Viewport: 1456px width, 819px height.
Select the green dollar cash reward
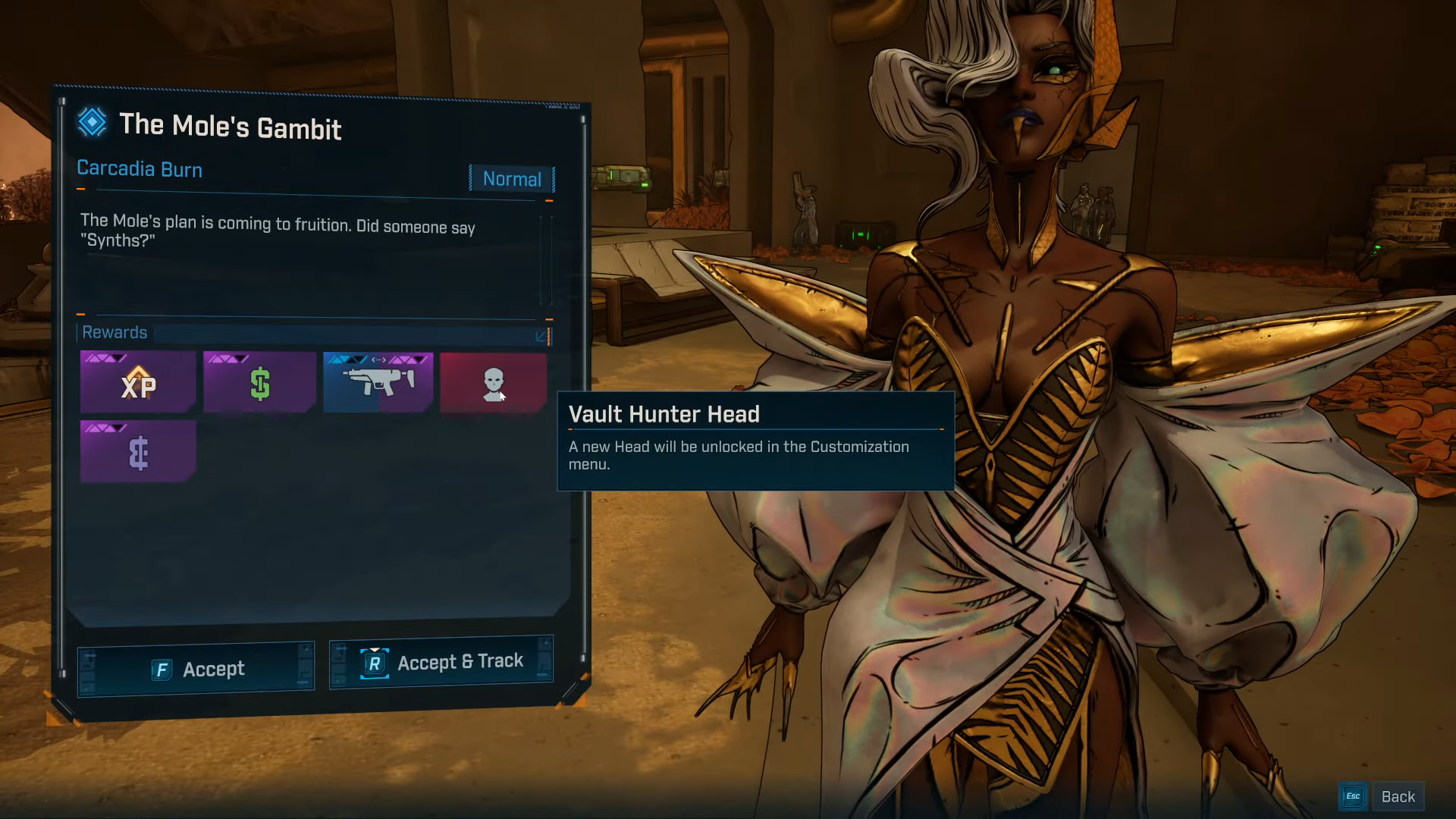pyautogui.click(x=259, y=383)
